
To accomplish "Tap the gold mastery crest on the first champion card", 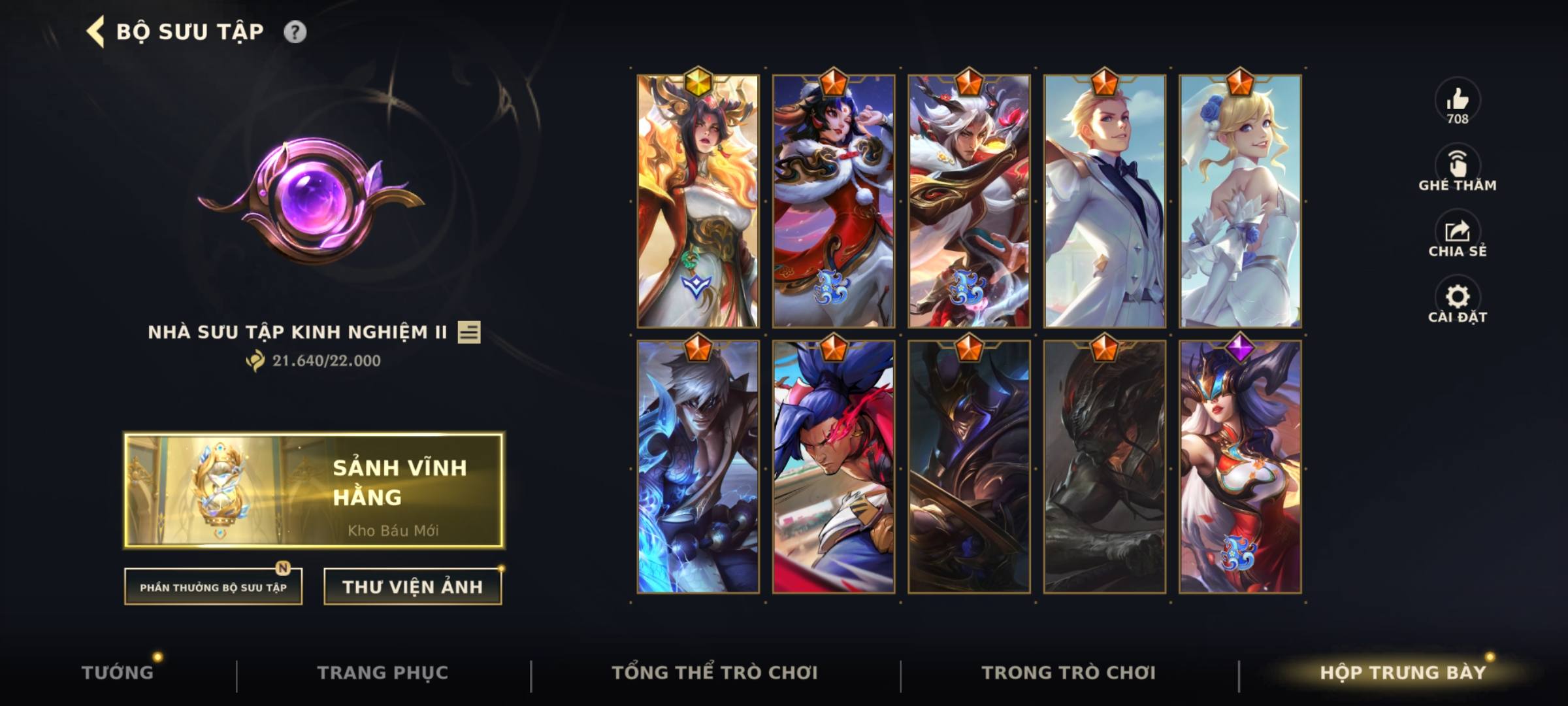I will 700,81.
